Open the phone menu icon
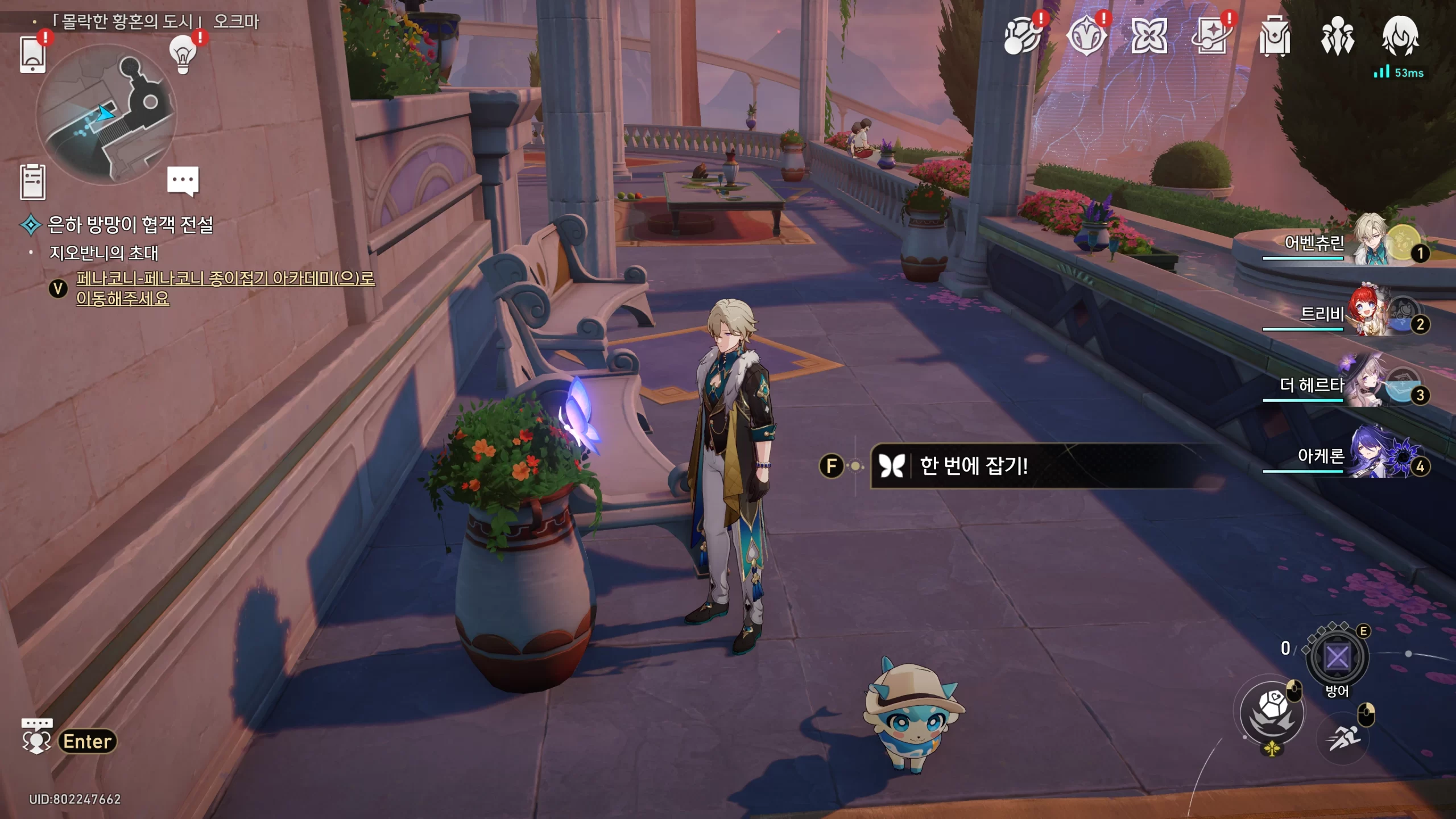Viewport: 1456px width, 819px height. (32, 54)
